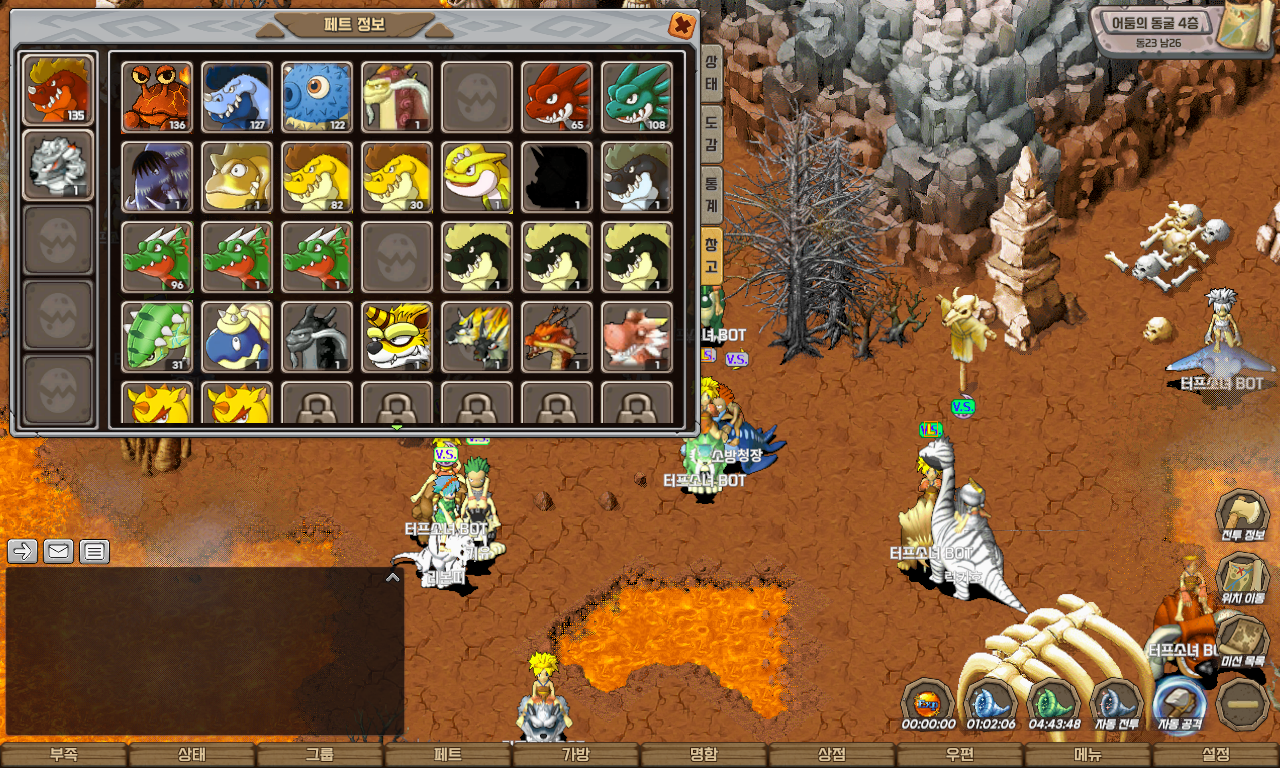Image resolution: width=1280 pixels, height=768 pixels.
Task: Click the envelope mail button above chat
Action: click(x=58, y=551)
